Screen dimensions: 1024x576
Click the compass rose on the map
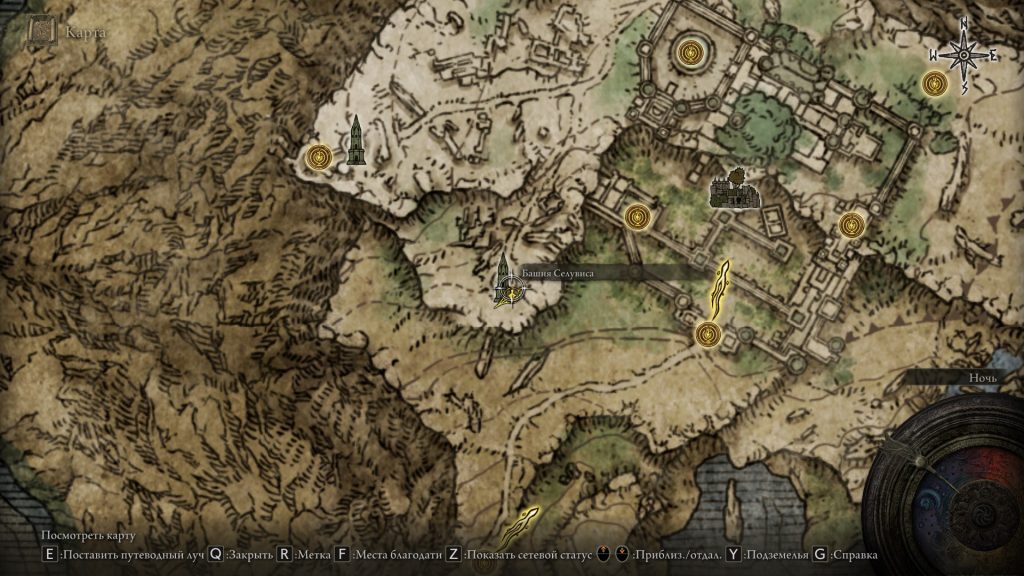(x=964, y=55)
